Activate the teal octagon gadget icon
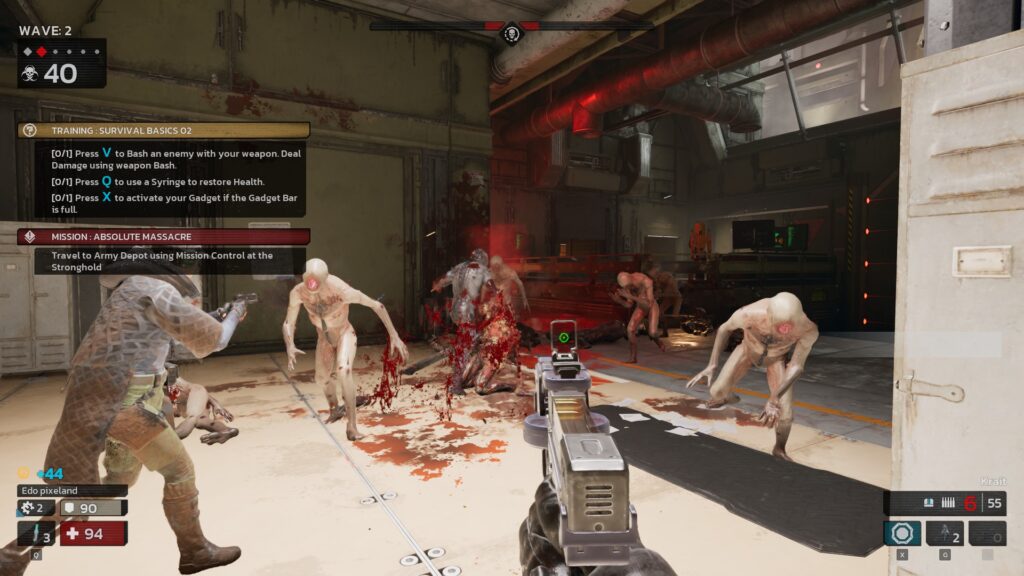 [x=902, y=533]
